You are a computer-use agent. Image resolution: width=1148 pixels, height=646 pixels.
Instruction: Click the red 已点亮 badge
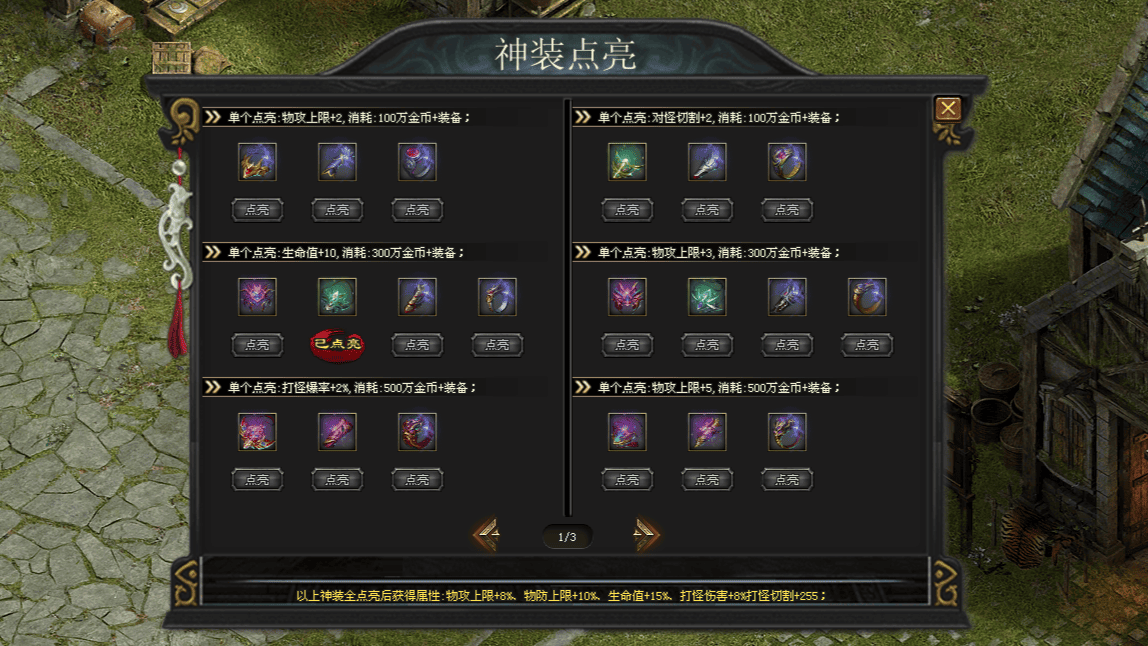point(337,344)
